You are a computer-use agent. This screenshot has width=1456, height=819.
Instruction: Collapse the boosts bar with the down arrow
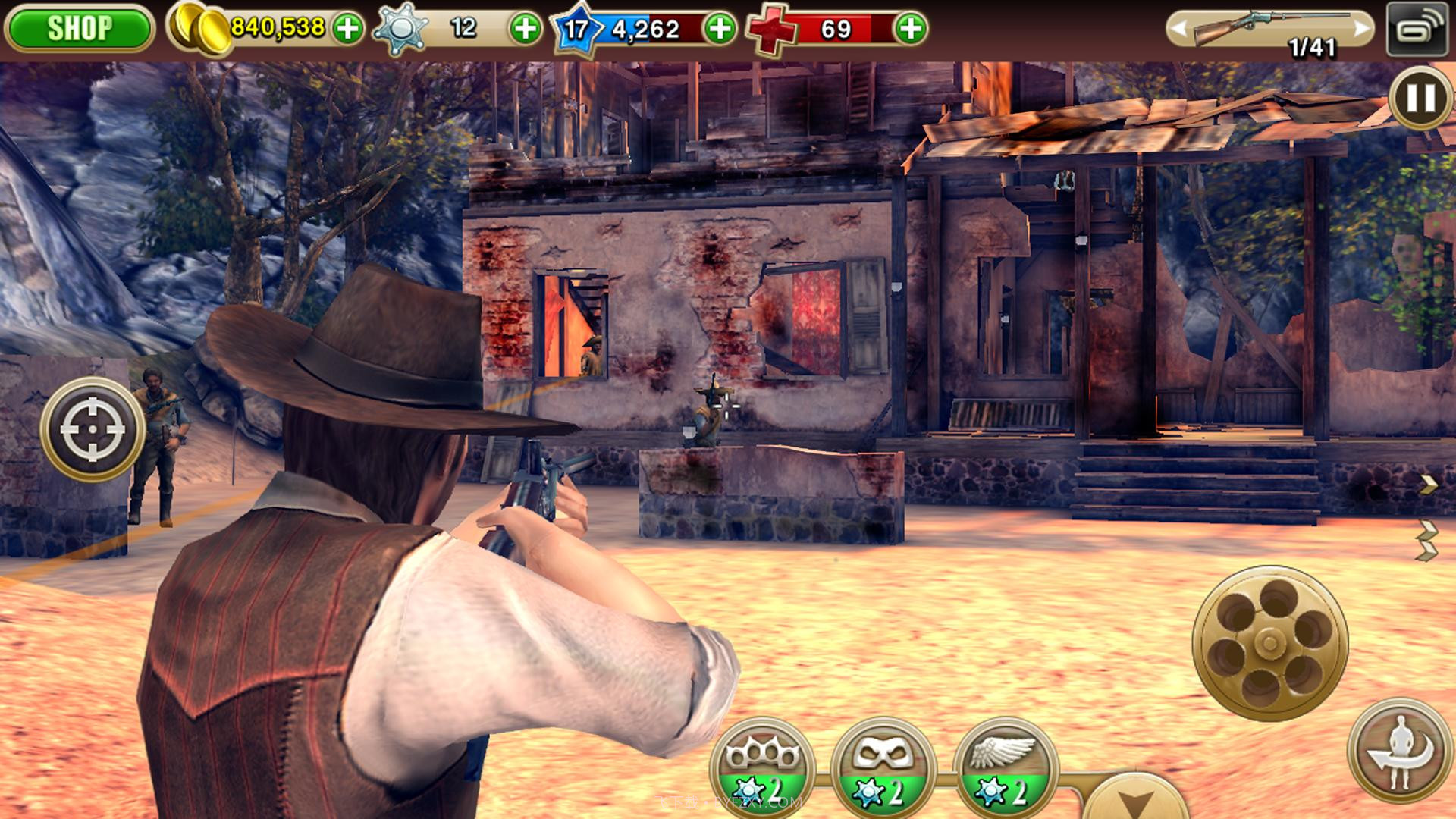click(x=1136, y=800)
